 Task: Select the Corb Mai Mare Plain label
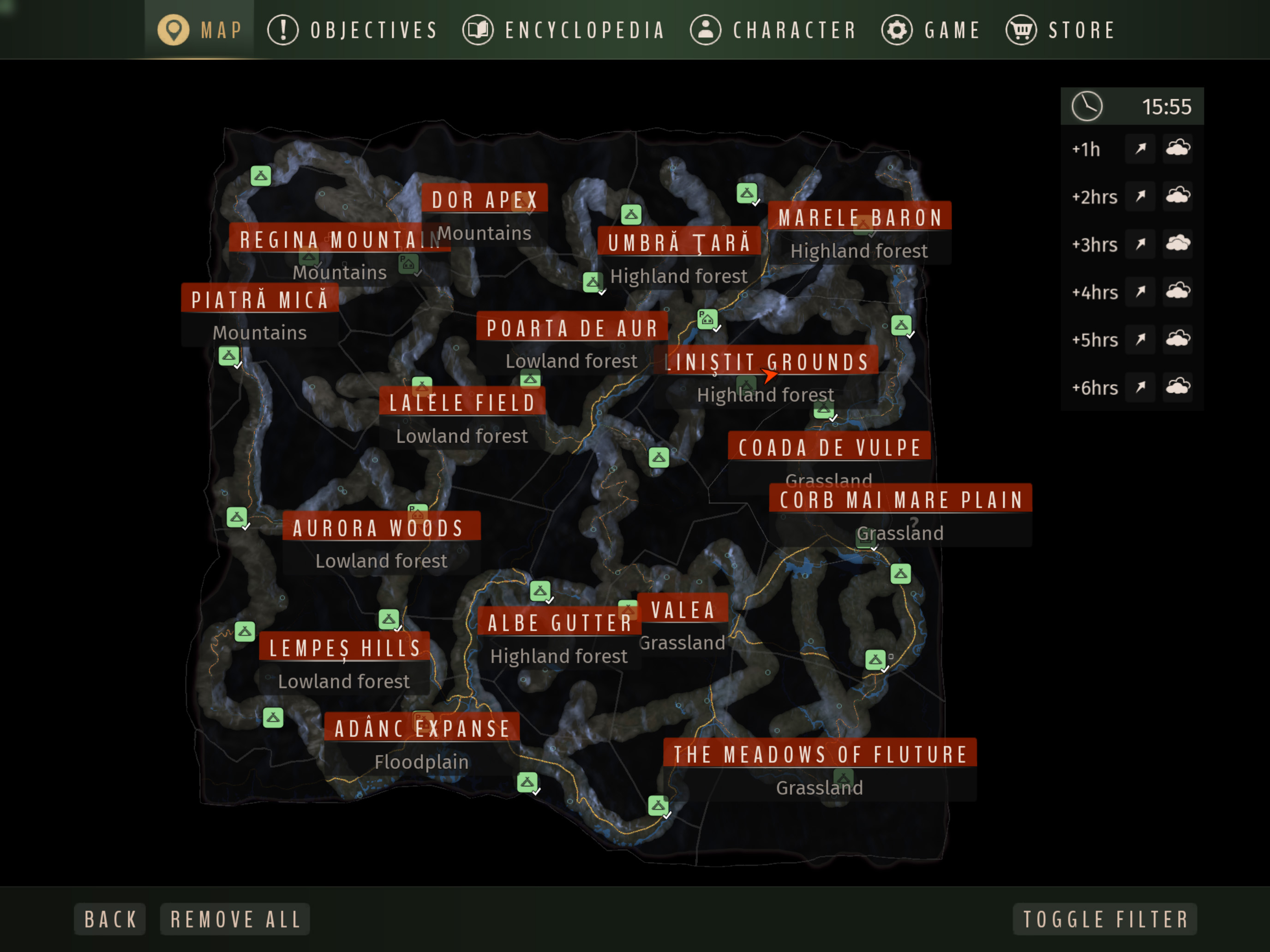coord(901,500)
